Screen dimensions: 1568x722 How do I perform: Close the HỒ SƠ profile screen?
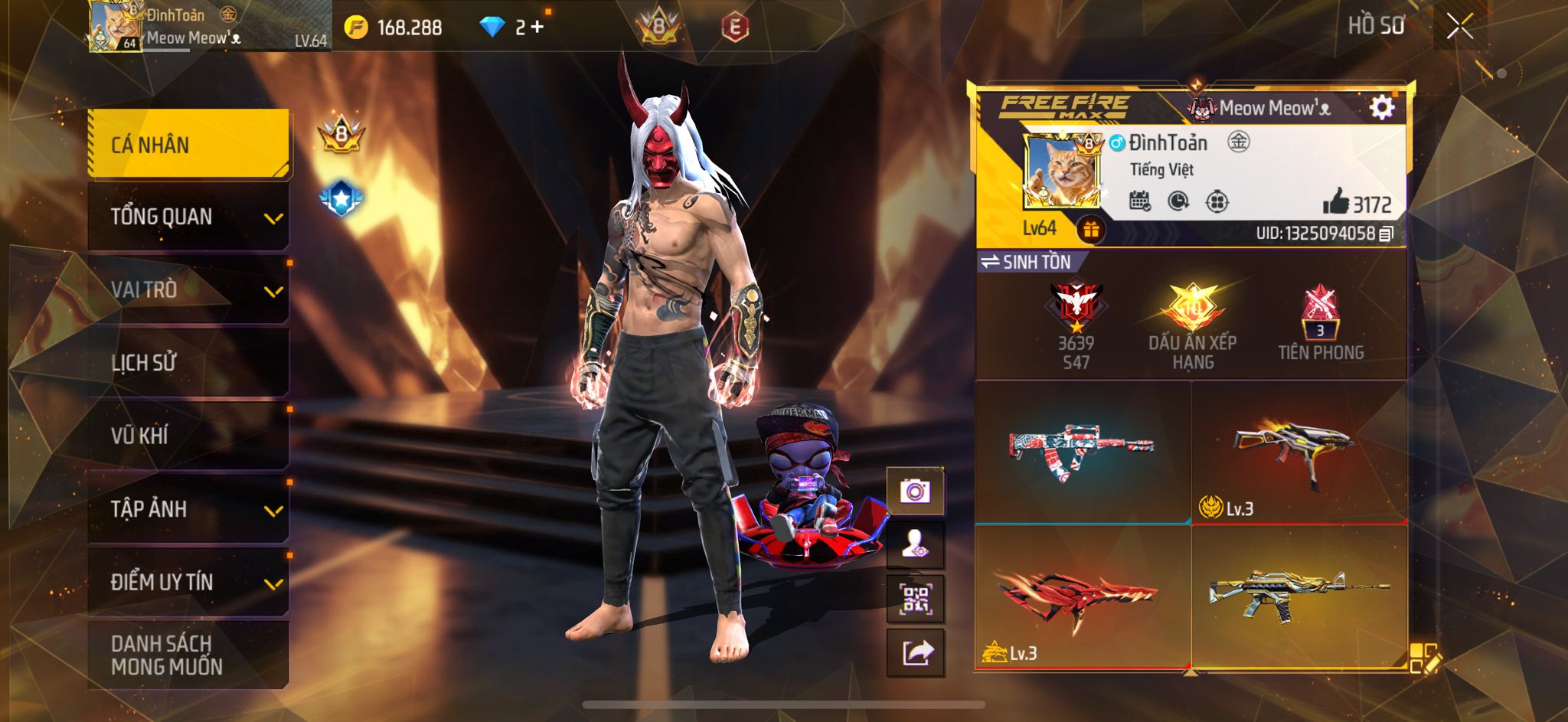point(1459,28)
